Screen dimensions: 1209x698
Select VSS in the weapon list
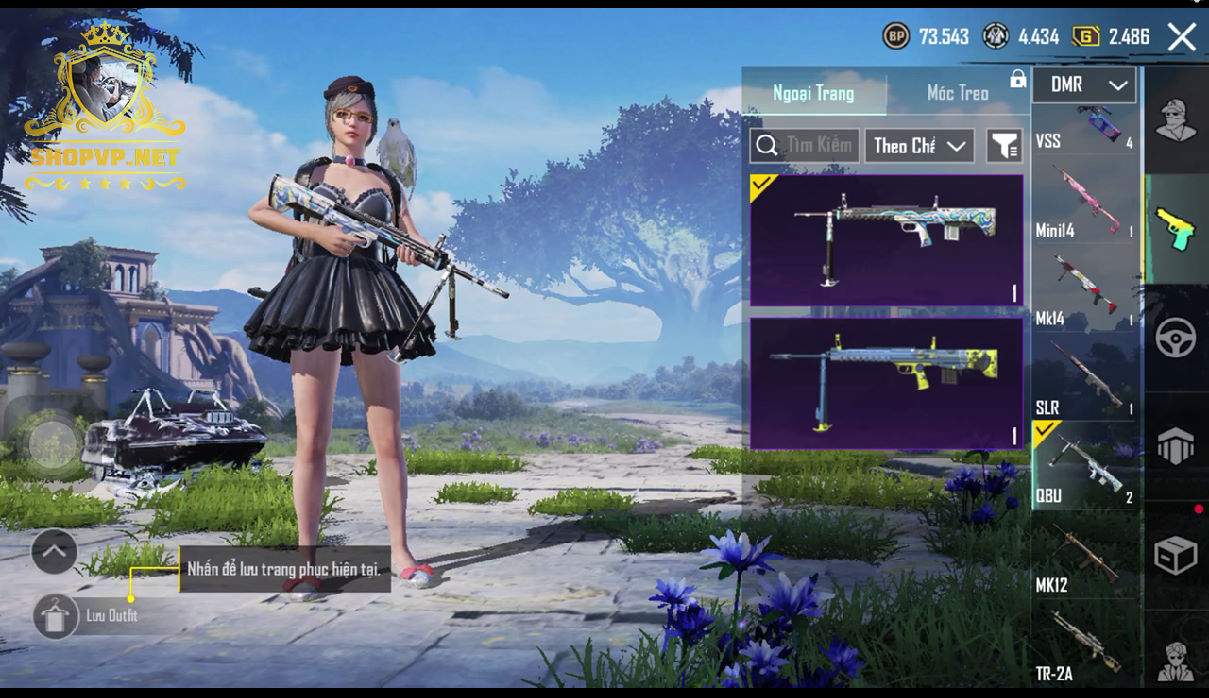pos(1085,129)
